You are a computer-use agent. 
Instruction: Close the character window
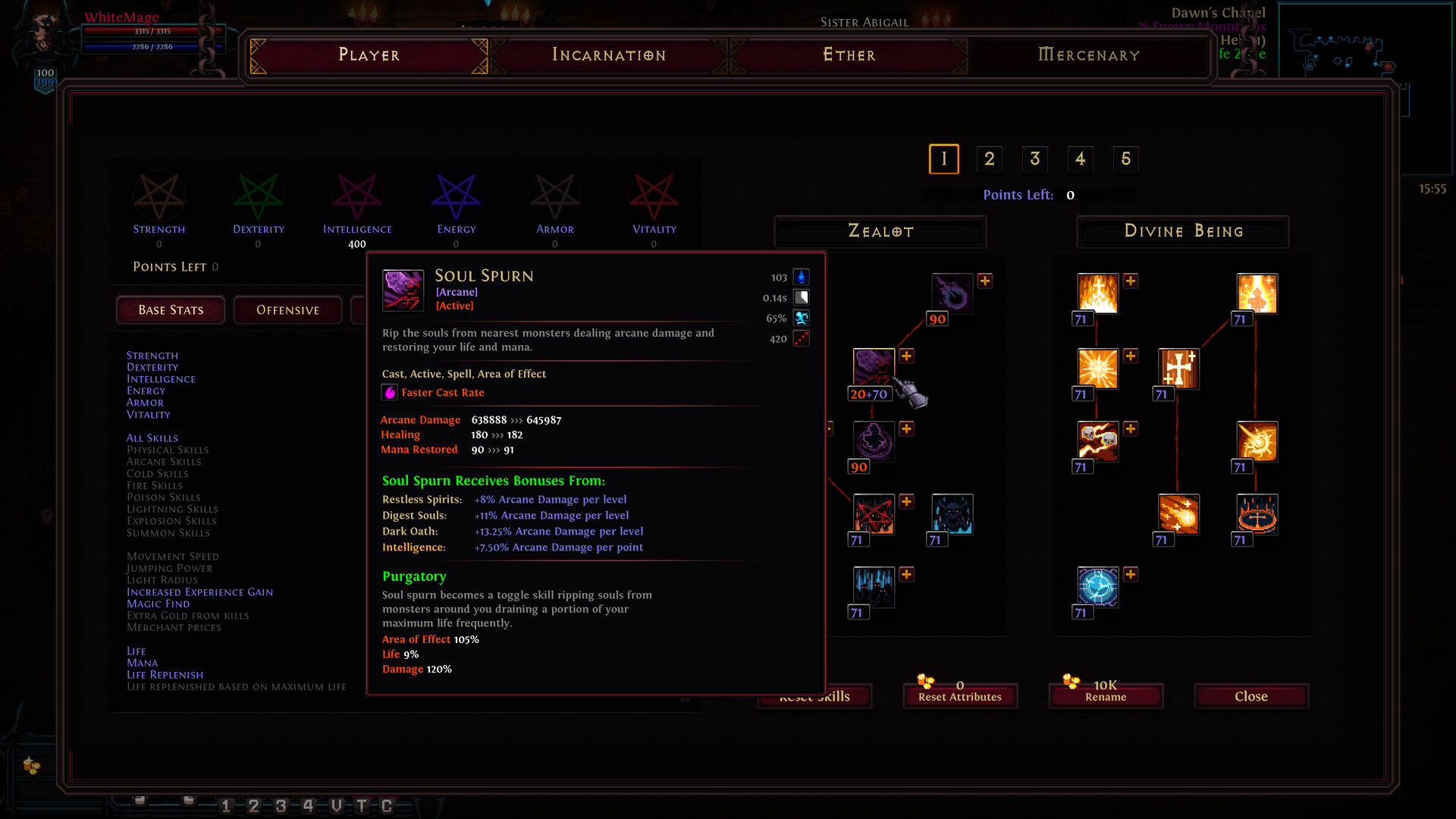[x=1250, y=696]
